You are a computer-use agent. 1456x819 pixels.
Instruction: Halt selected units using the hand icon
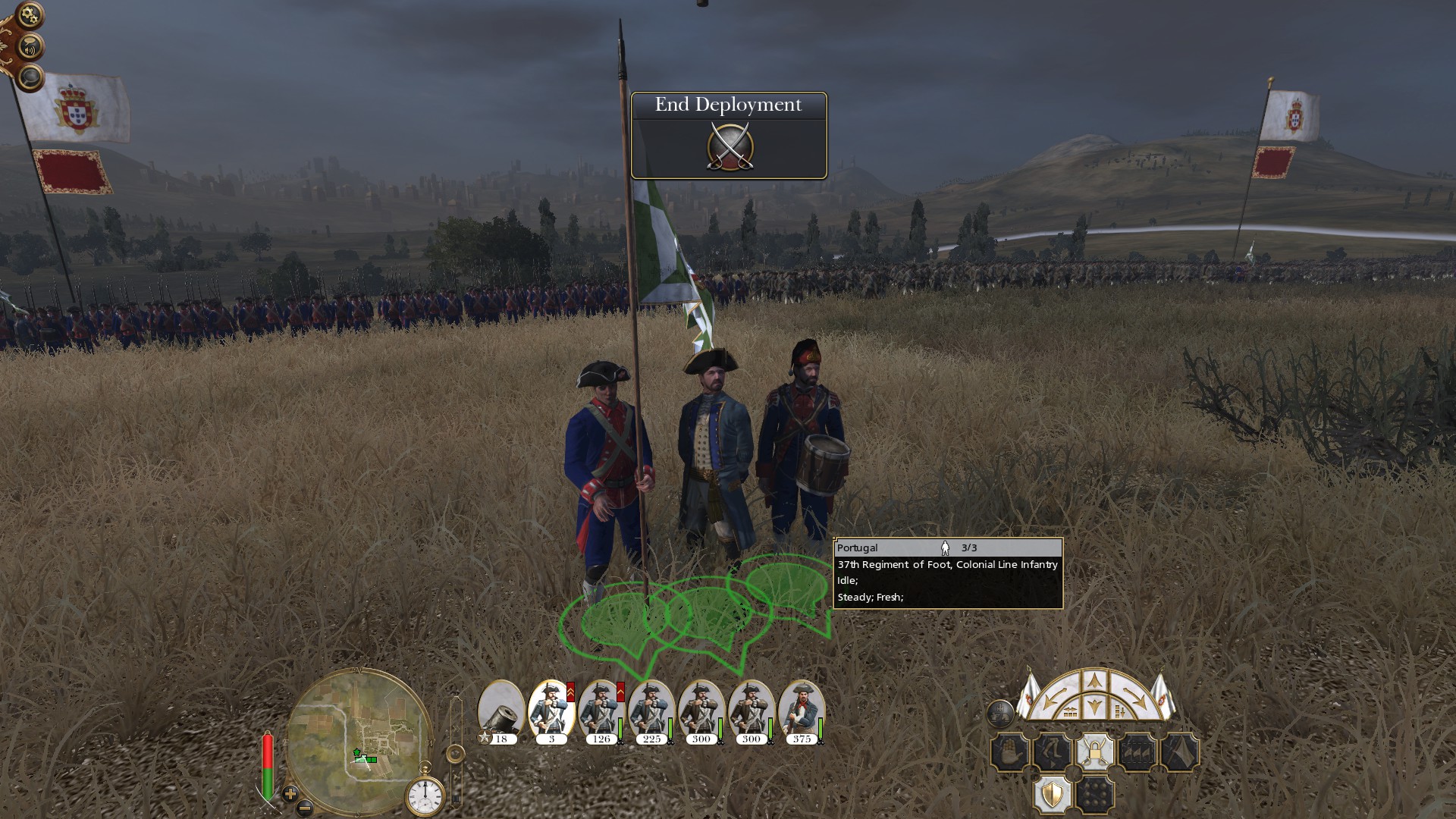[x=1009, y=752]
